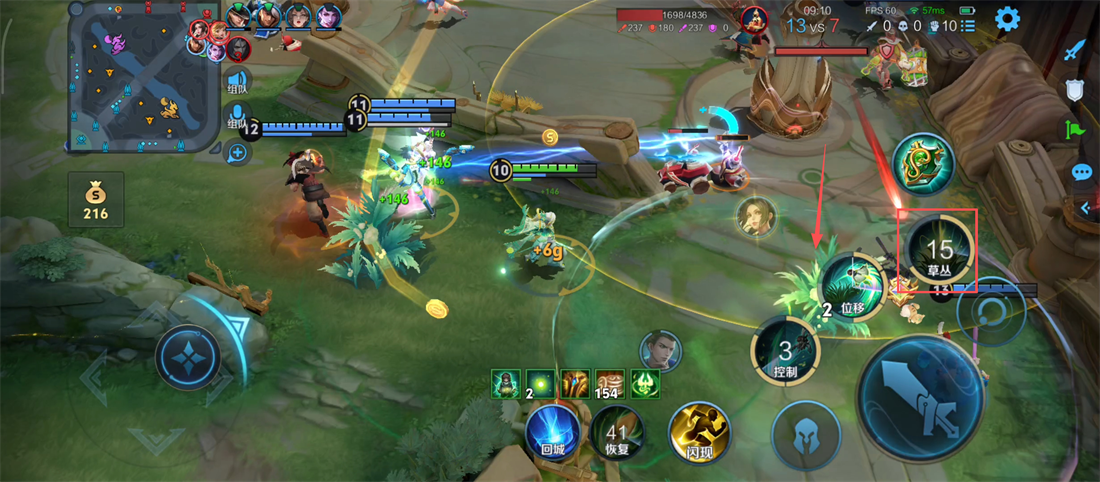
Task: Send the sword attack signal
Action: pos(1075,50)
